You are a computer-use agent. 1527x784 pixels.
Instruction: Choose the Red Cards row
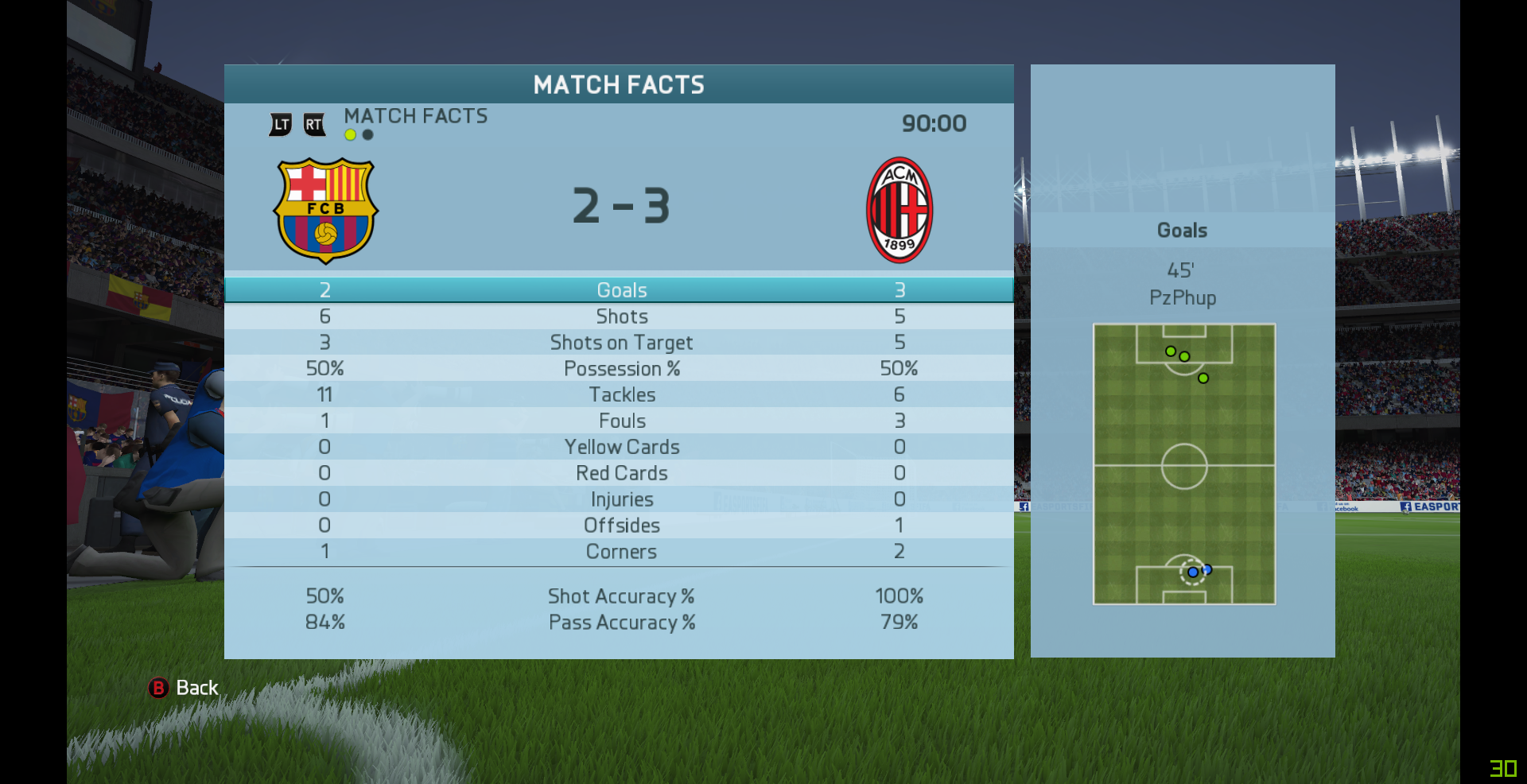621,473
